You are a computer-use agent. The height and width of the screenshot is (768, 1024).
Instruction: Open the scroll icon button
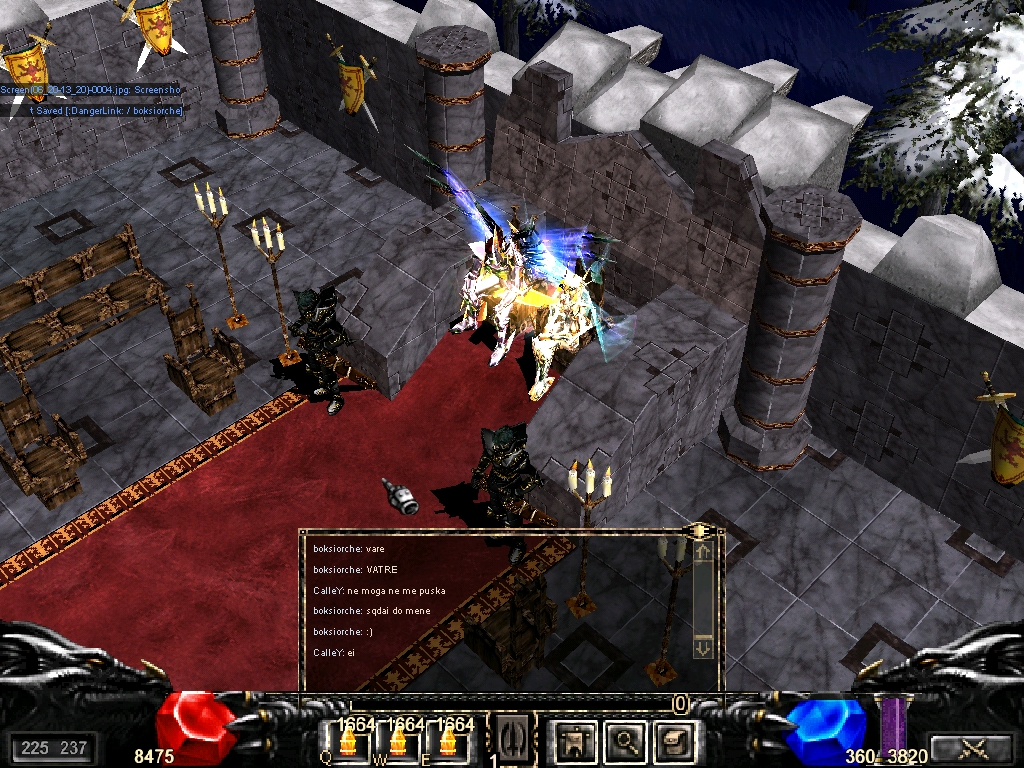(x=671, y=740)
